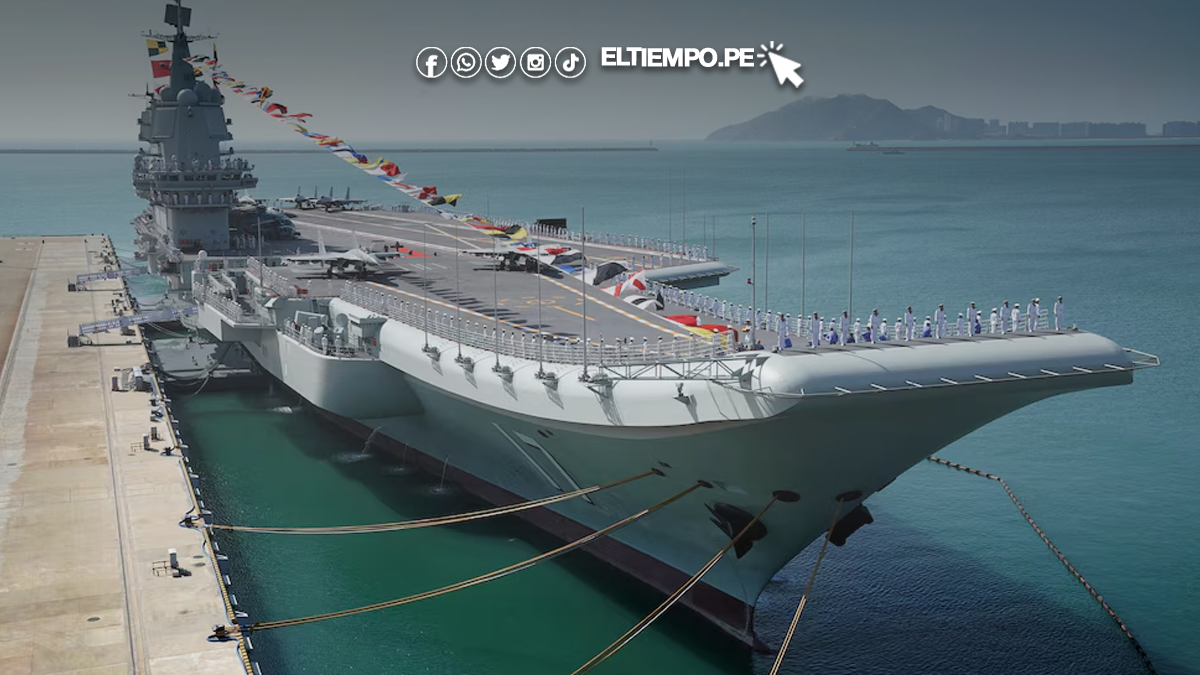Open the ELTIEMPO.PE logo link
The image size is (1200, 675).
[677, 58]
